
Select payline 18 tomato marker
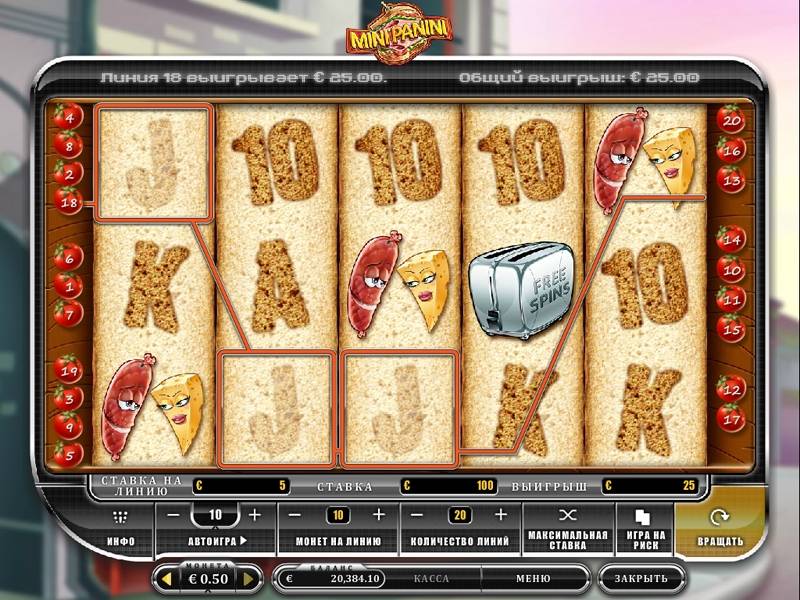point(68,202)
